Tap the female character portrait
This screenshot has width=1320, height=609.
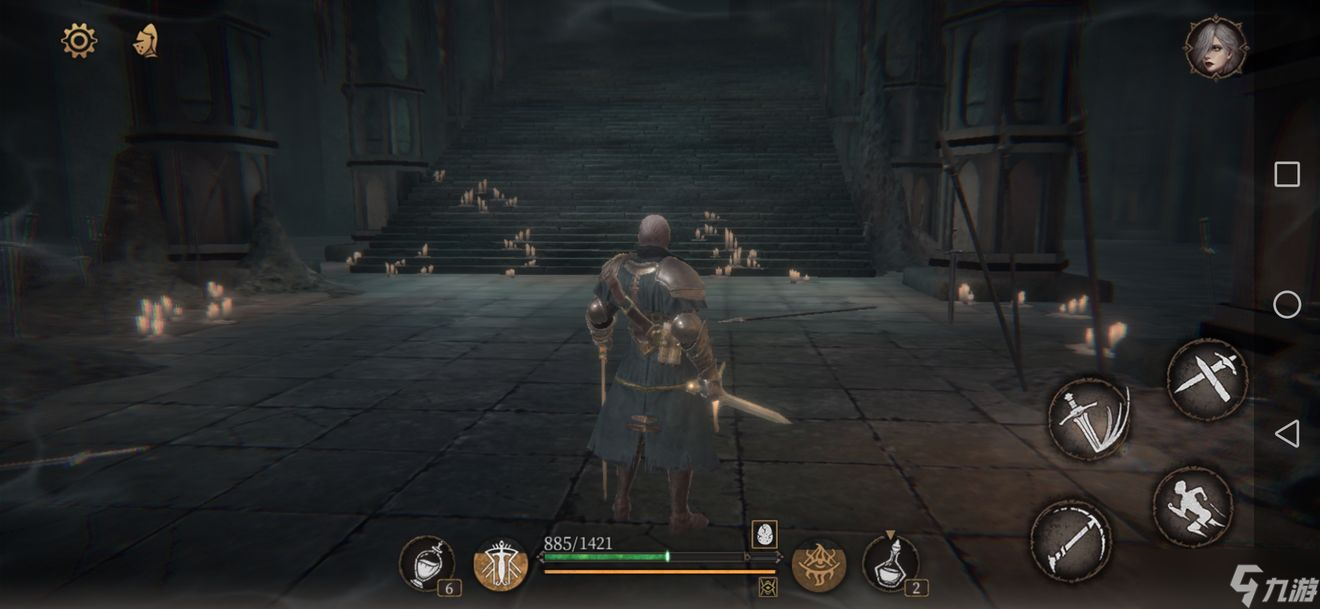click(1215, 47)
